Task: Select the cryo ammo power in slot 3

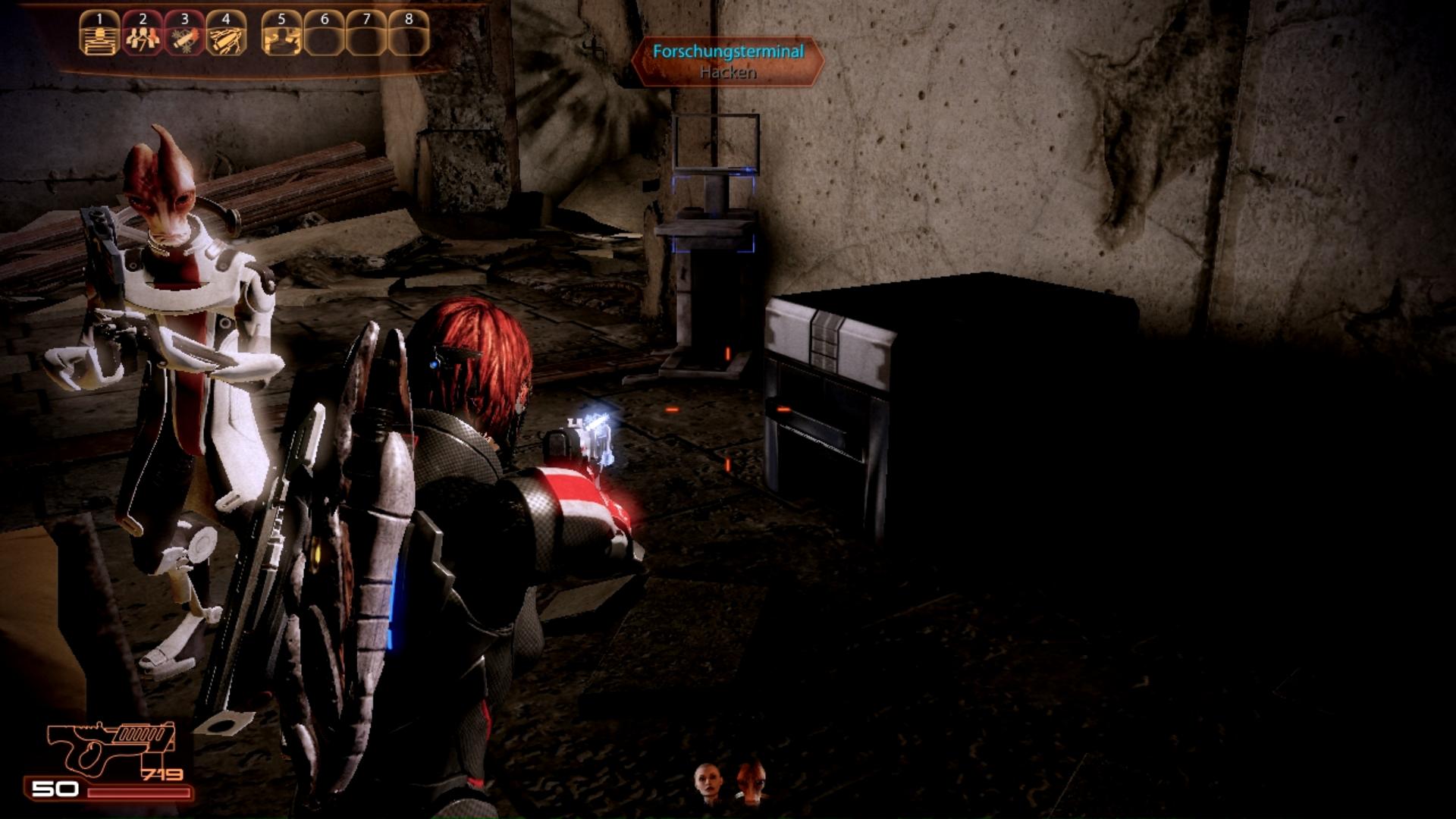Action: (184, 33)
